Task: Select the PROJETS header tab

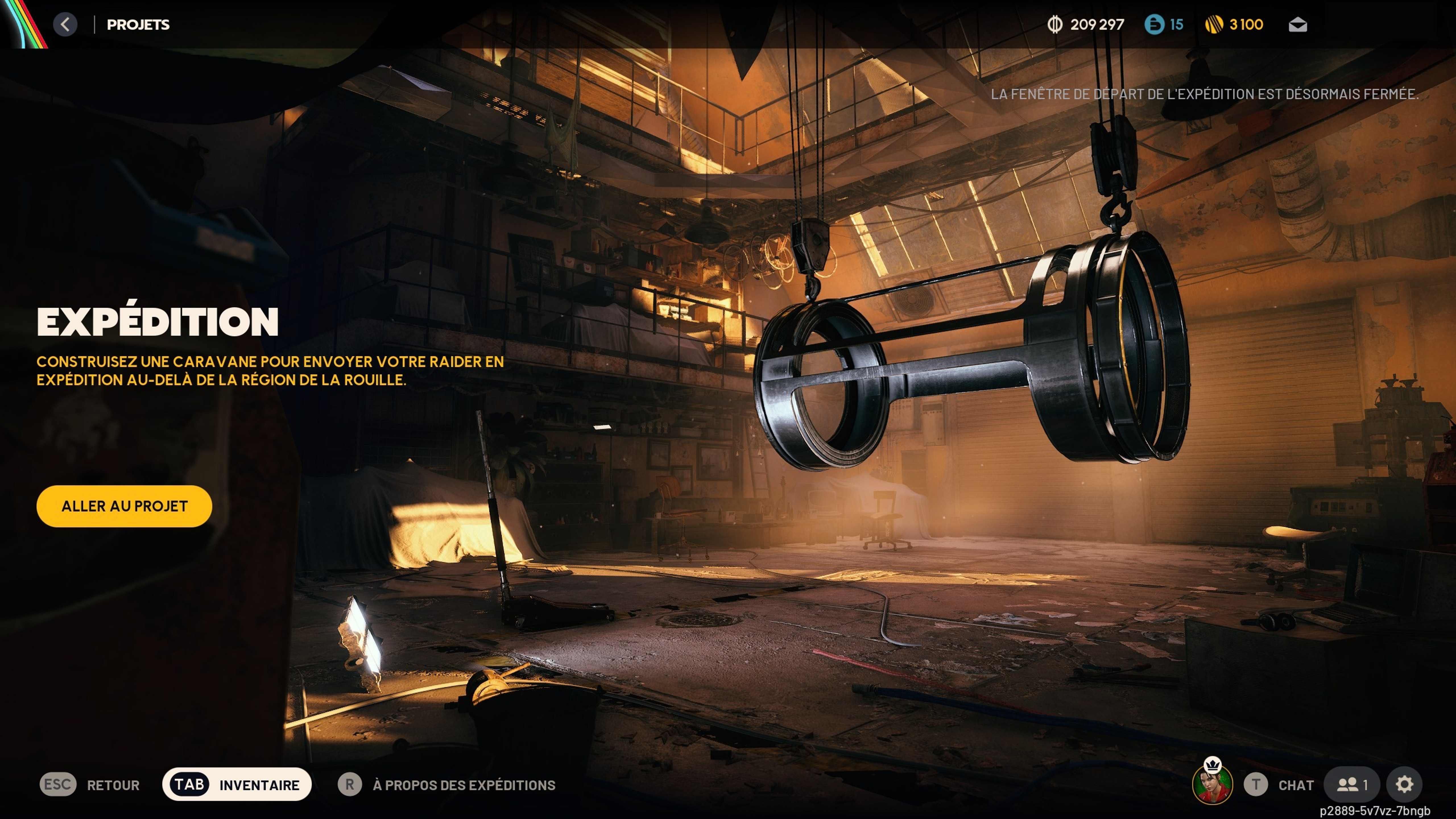Action: (139, 25)
